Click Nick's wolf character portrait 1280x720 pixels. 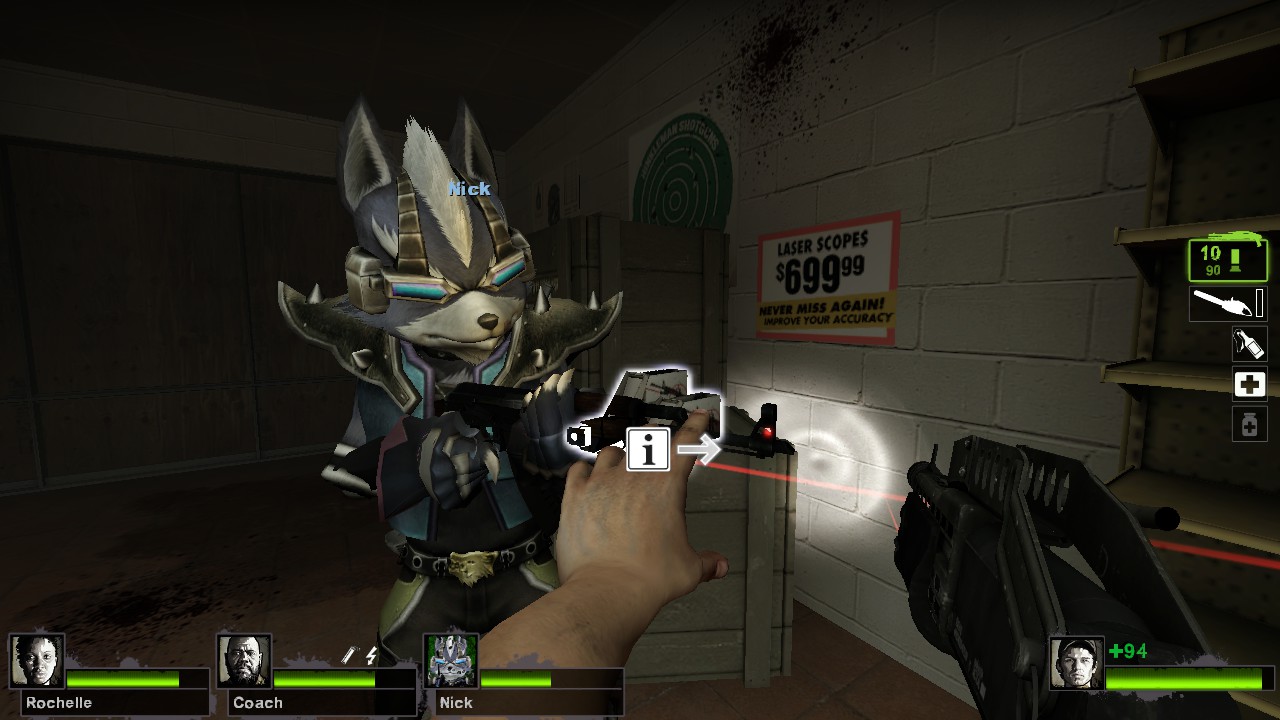(x=451, y=659)
